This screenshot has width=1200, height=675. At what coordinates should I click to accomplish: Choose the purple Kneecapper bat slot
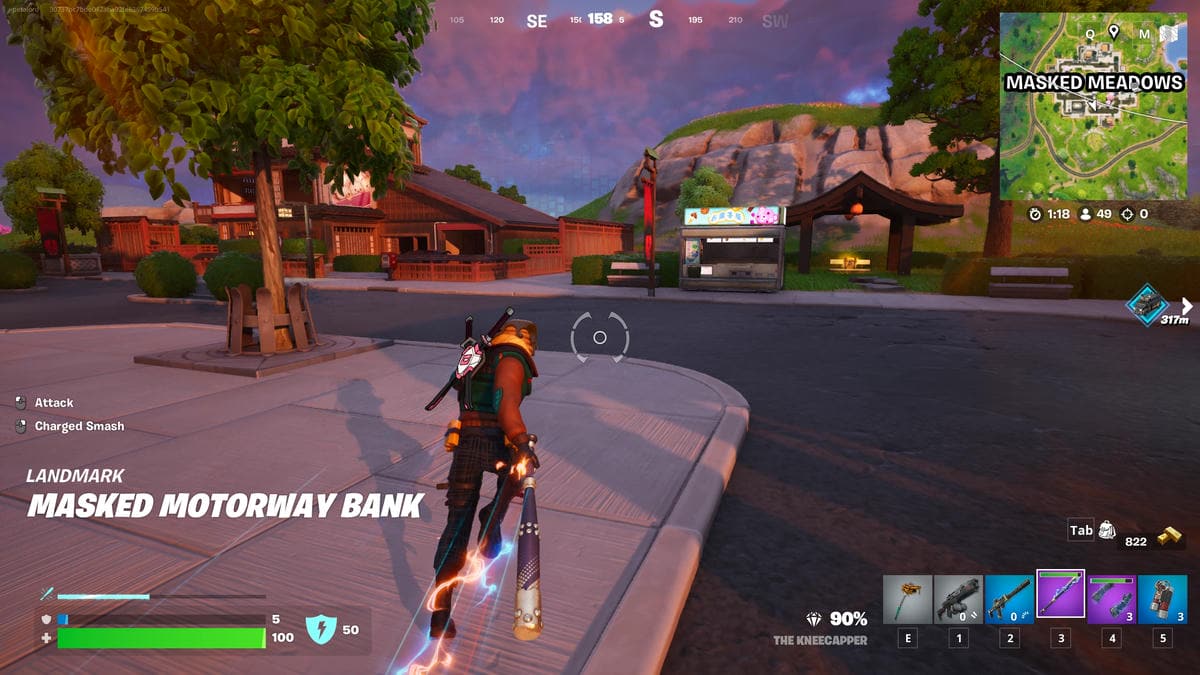1060,598
